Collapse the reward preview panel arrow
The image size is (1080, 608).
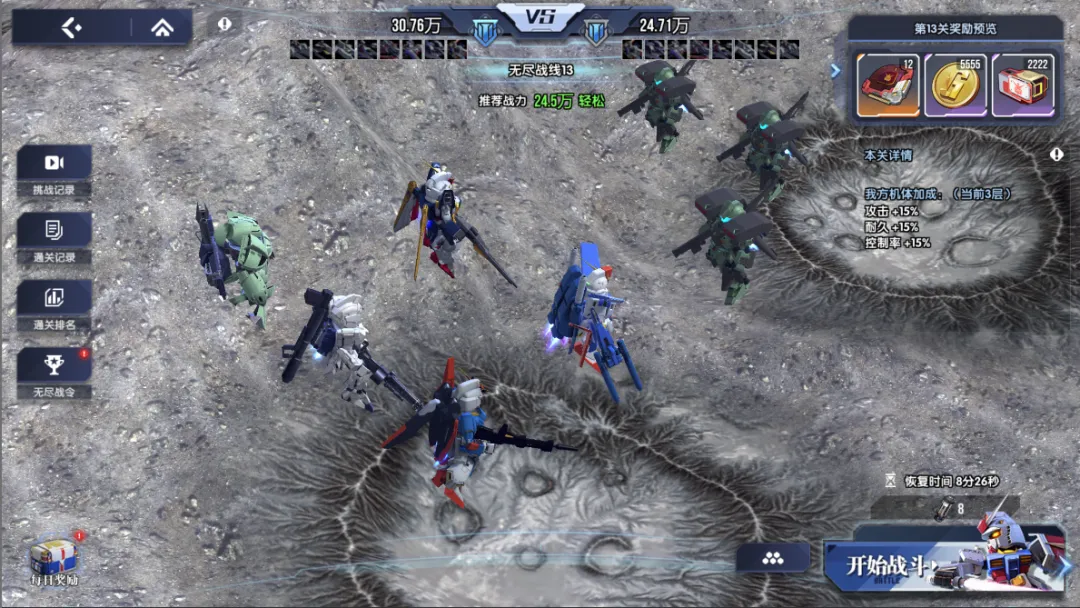[x=836, y=70]
